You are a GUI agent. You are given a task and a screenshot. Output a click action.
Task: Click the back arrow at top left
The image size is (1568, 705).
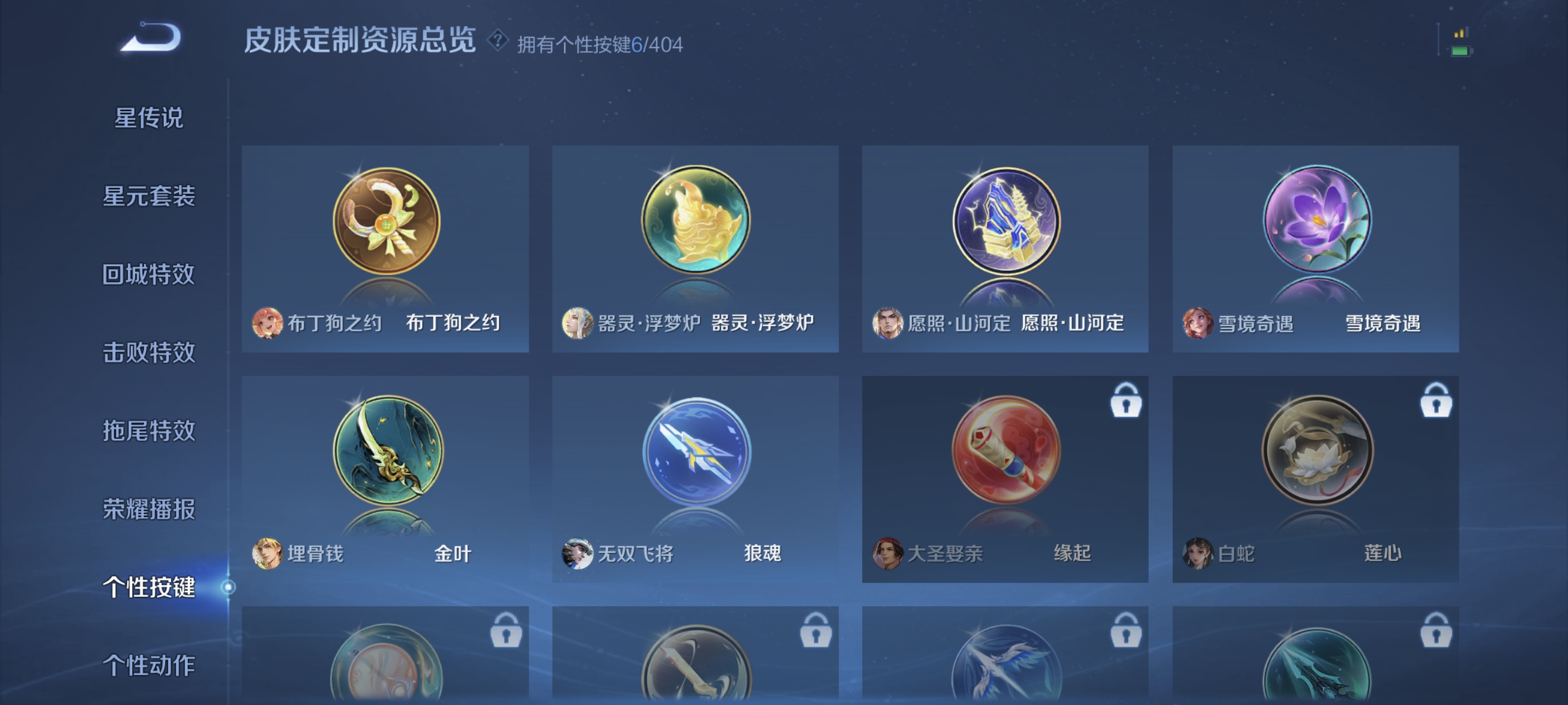tap(151, 38)
